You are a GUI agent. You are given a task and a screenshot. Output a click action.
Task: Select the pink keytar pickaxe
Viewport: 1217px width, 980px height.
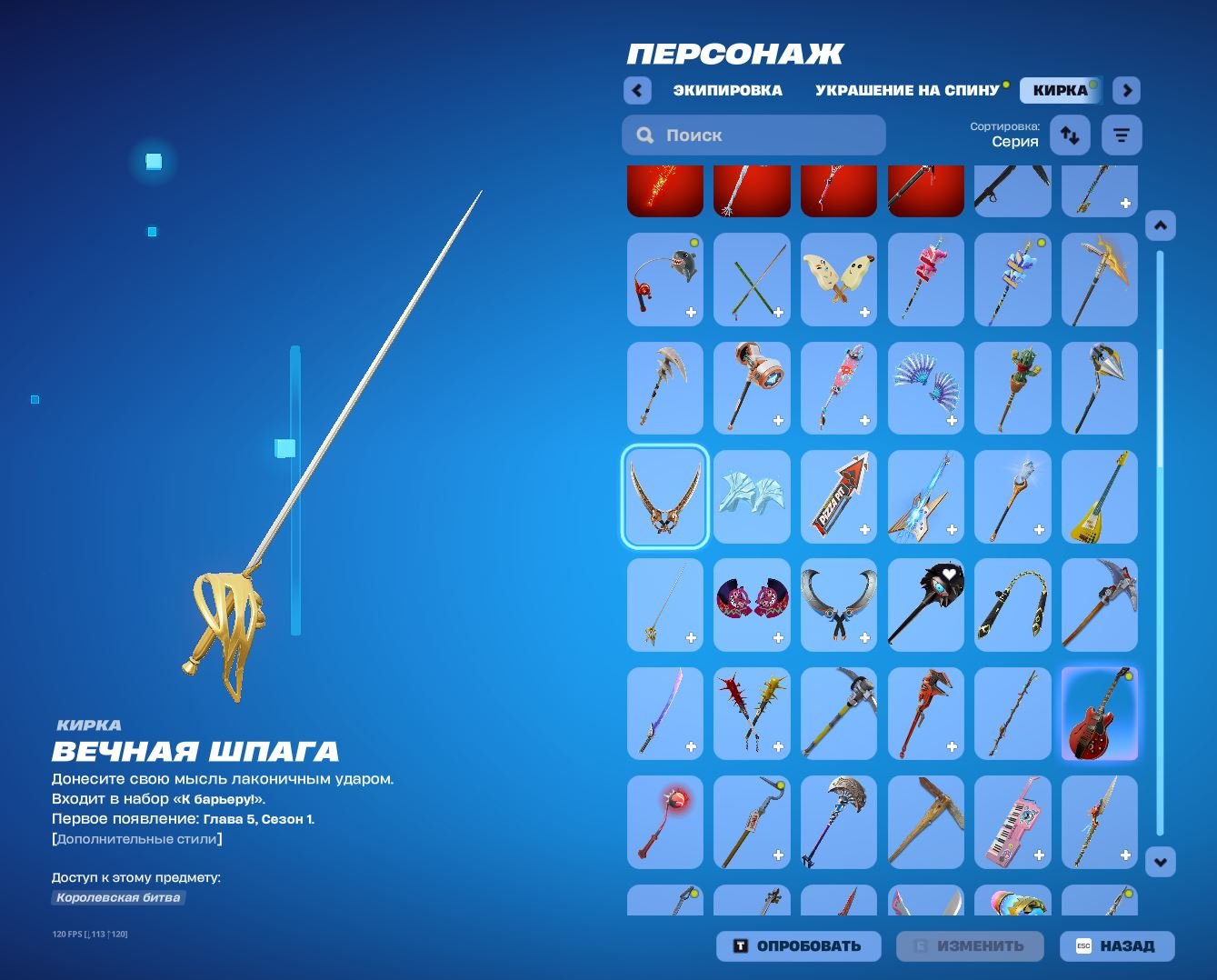click(x=1013, y=822)
